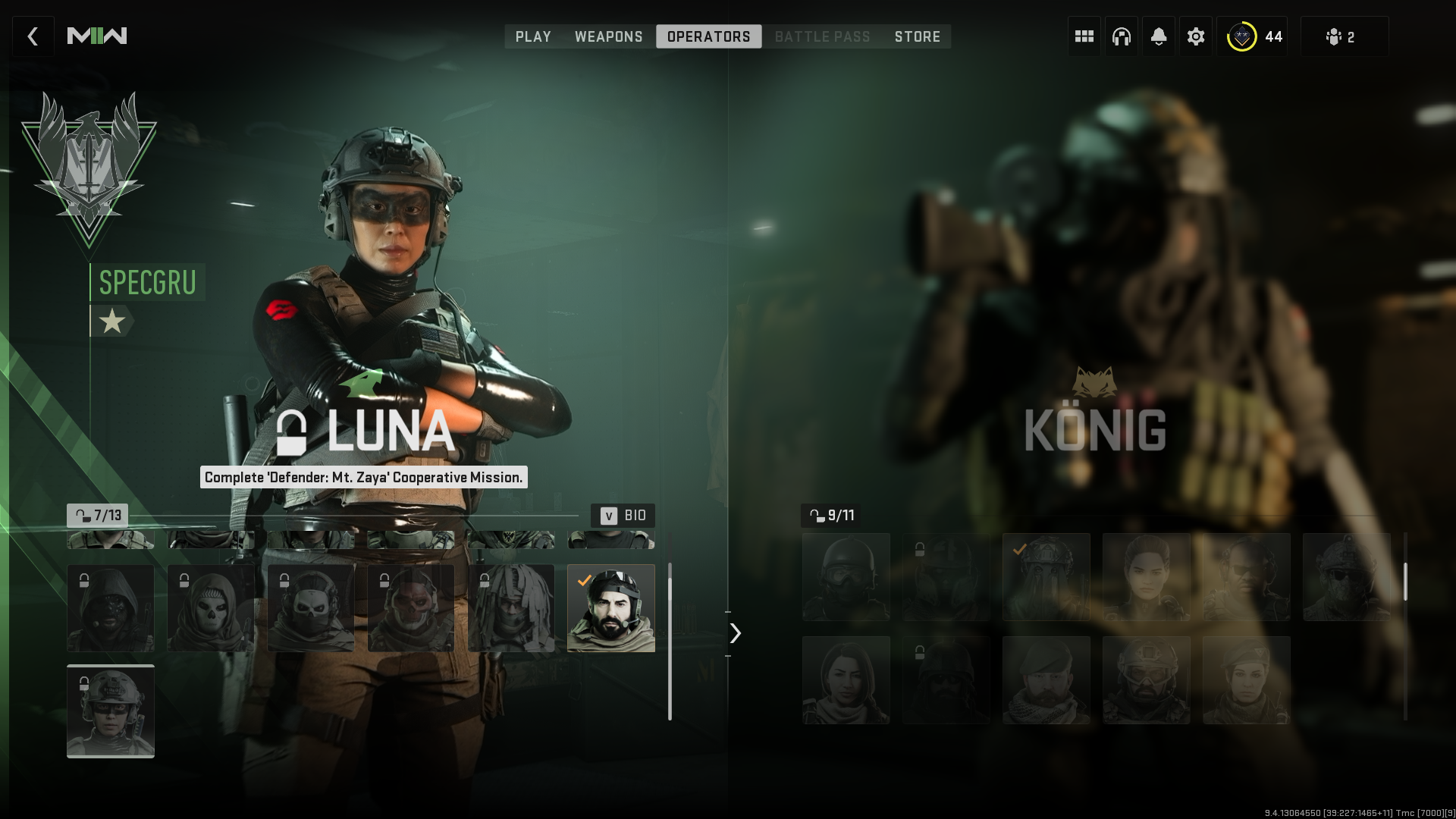Open the grid menu icon

1084,36
